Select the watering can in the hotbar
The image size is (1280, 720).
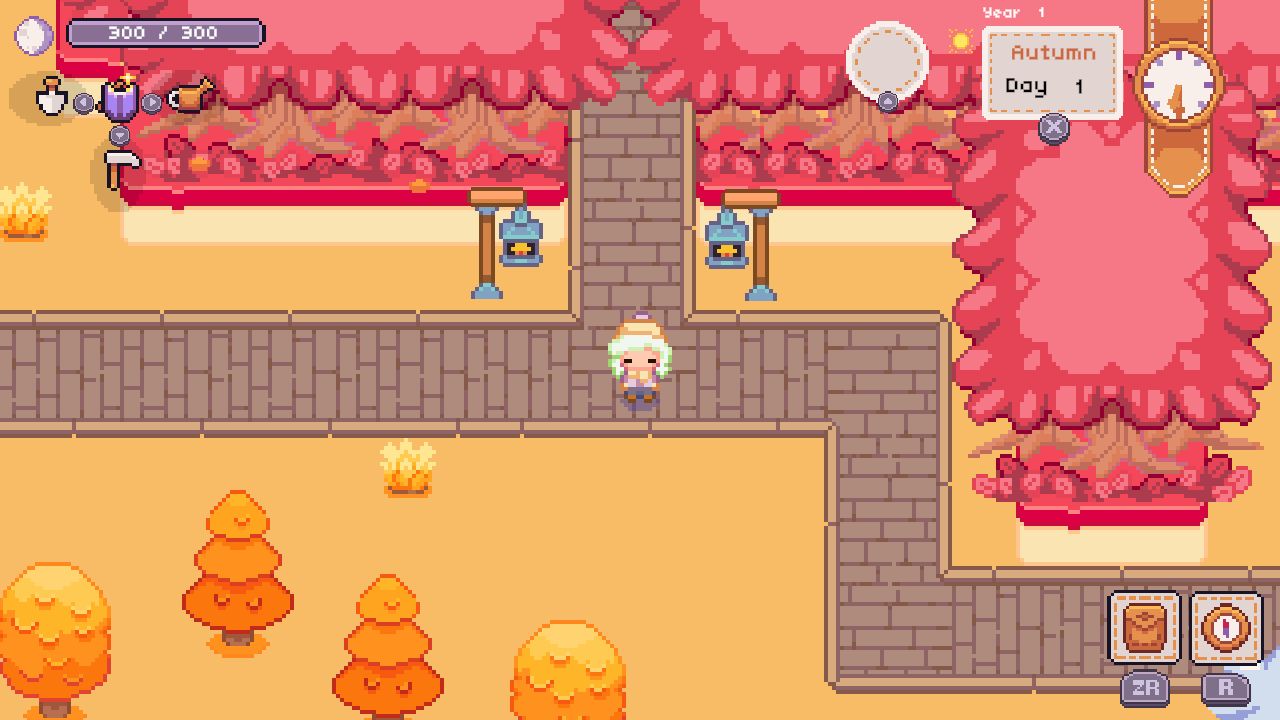coord(190,98)
